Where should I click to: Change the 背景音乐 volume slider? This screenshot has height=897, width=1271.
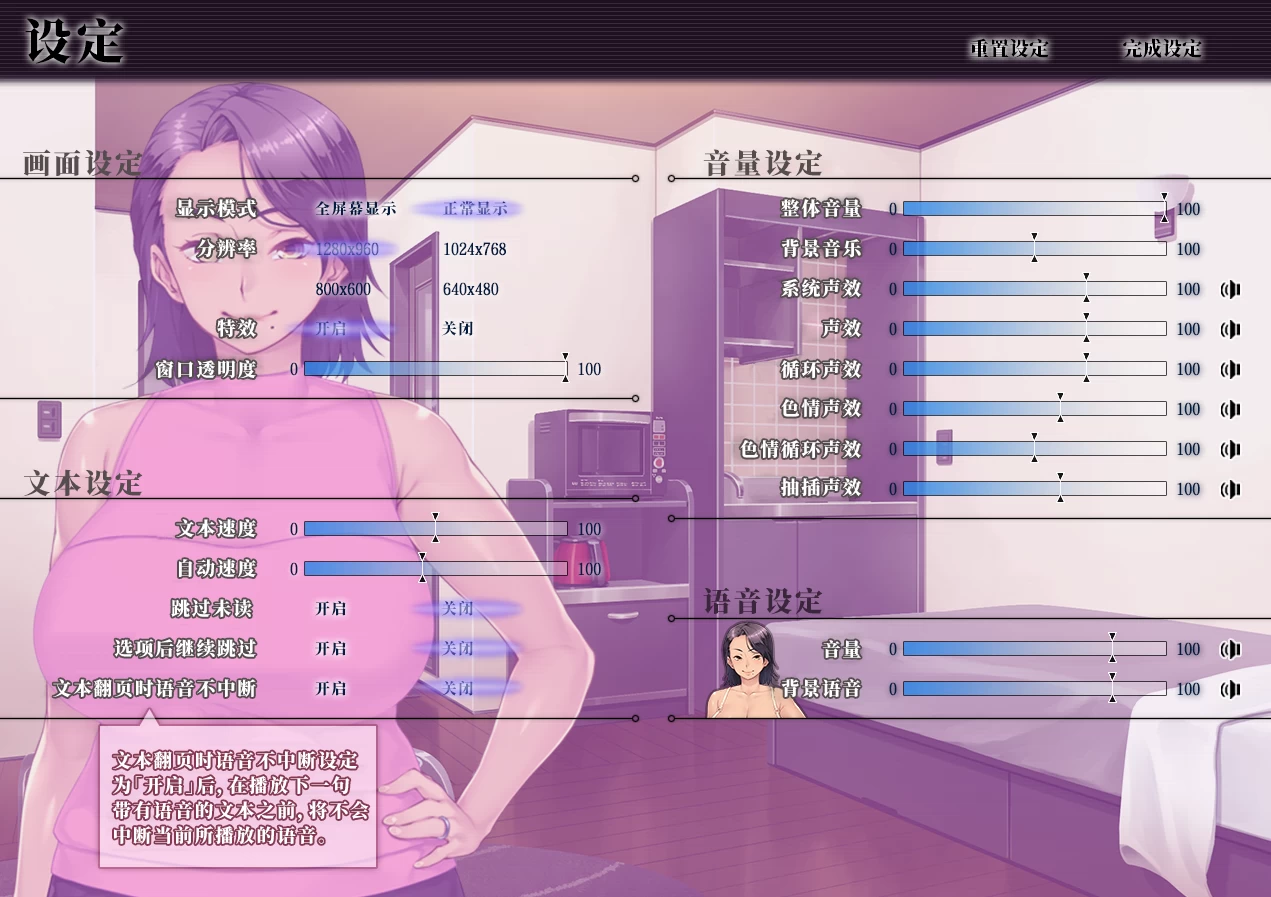coord(1034,249)
